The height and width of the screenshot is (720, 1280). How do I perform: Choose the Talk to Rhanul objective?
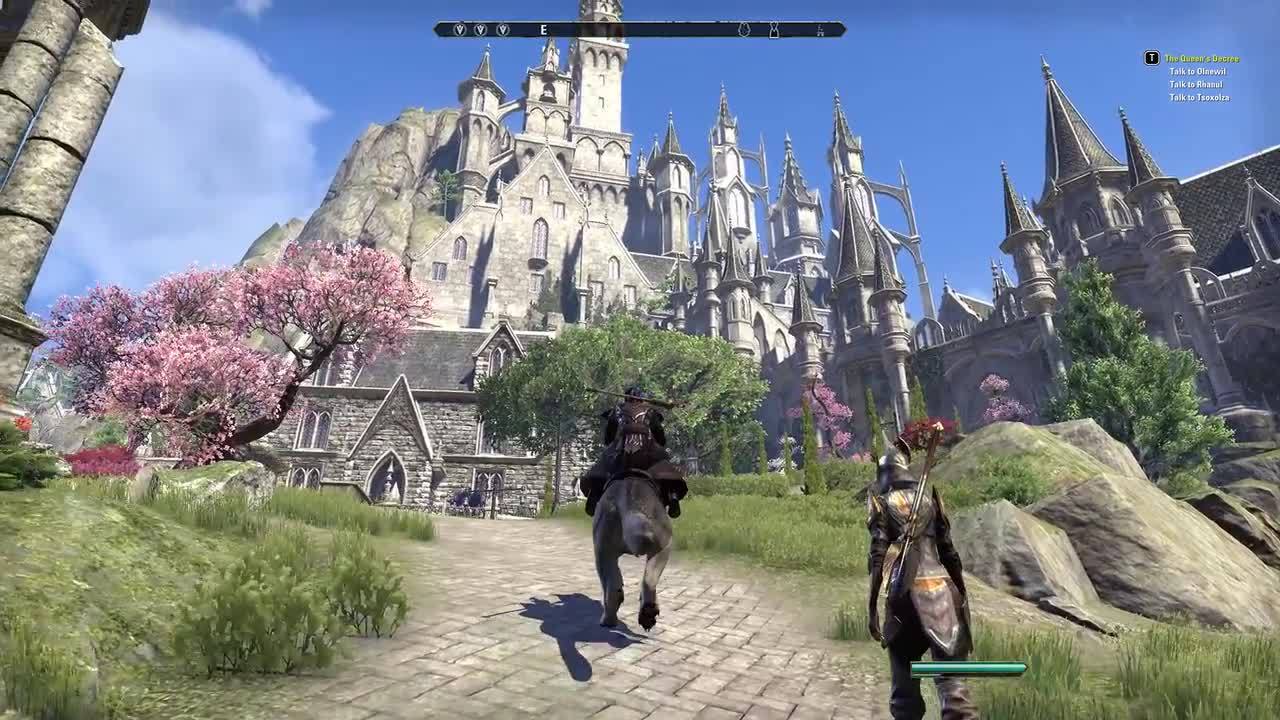tap(1197, 84)
